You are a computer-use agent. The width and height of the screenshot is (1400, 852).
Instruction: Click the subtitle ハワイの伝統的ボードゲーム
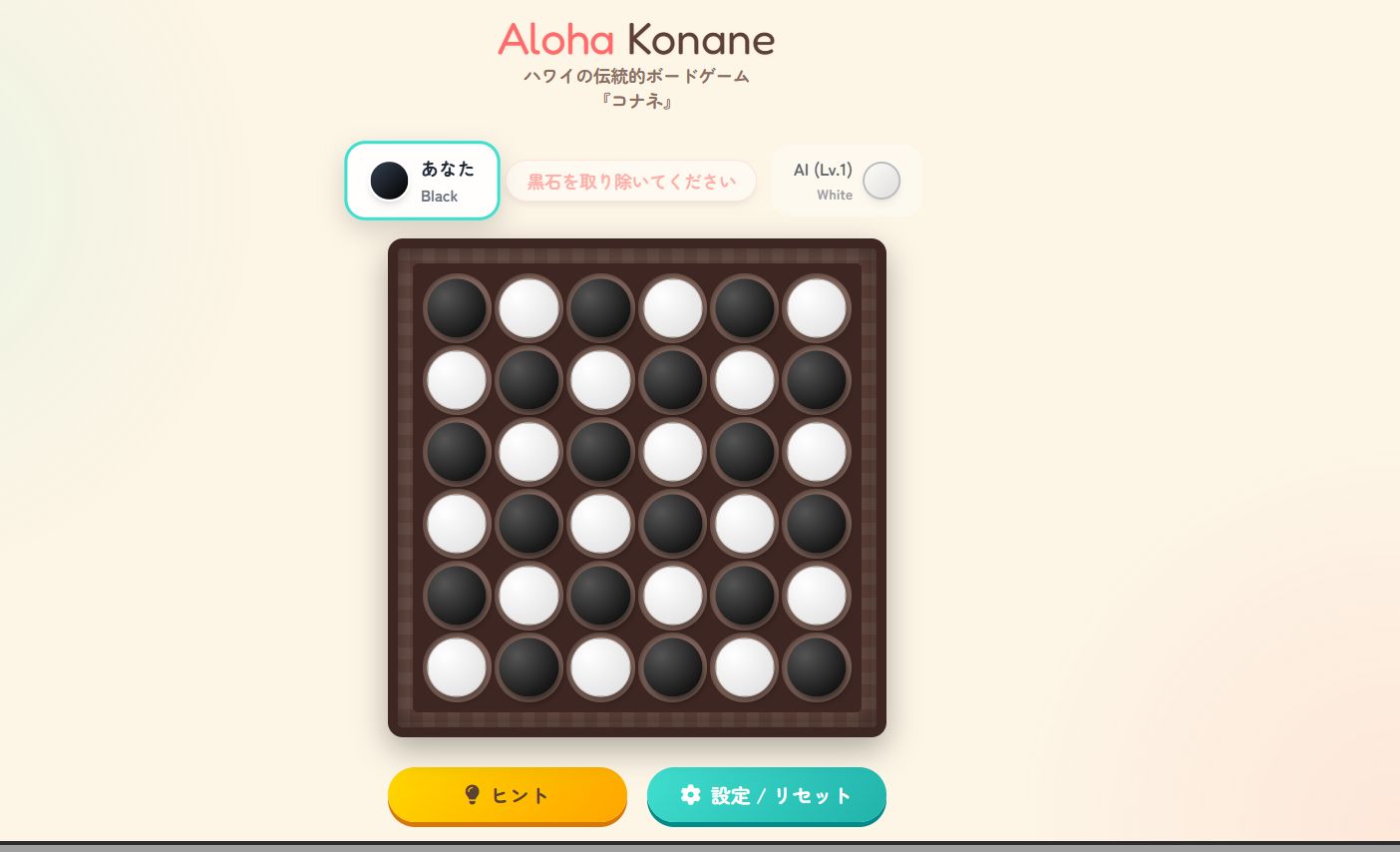point(636,76)
